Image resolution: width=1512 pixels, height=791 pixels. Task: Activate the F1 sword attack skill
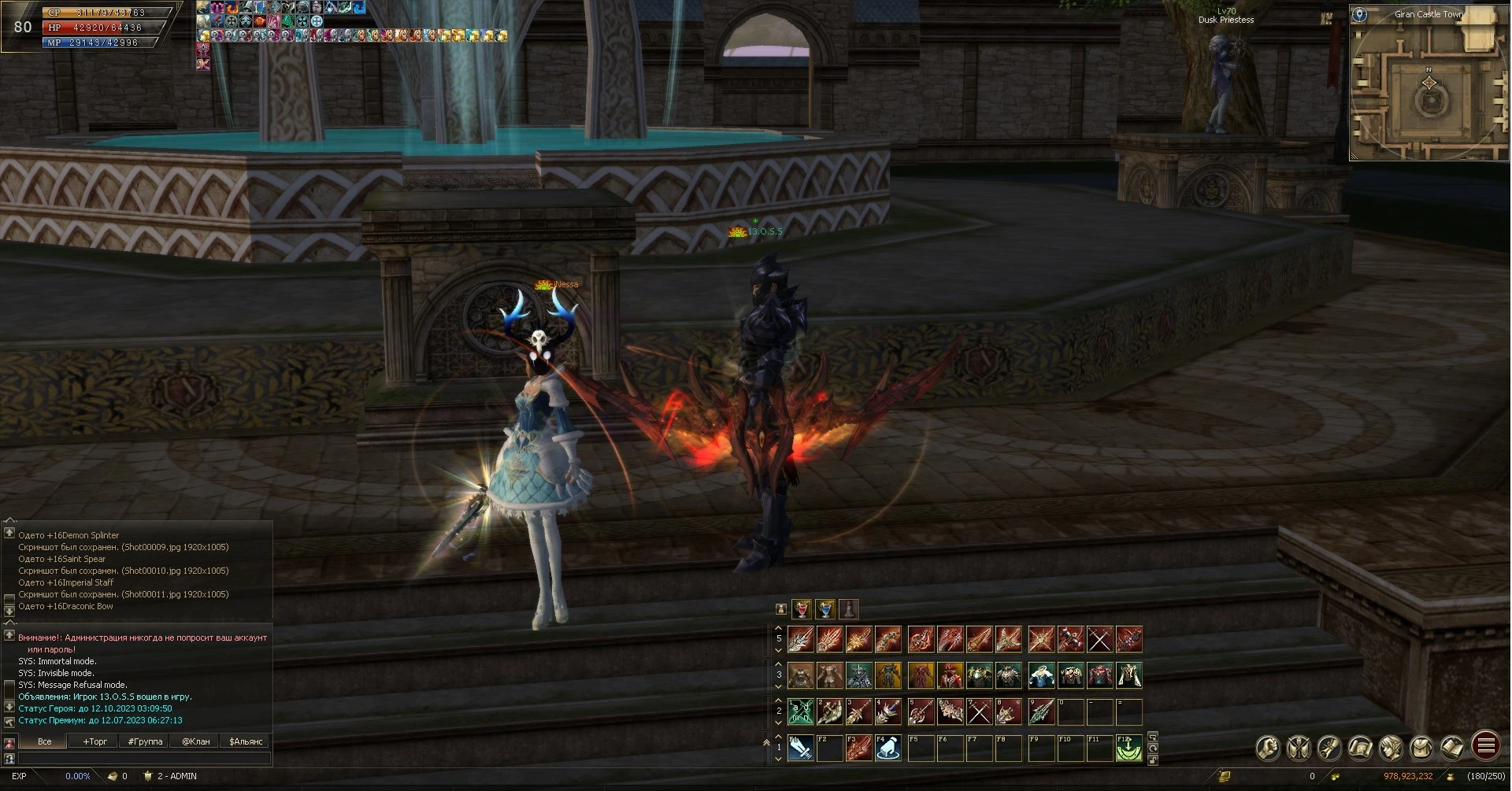click(800, 748)
